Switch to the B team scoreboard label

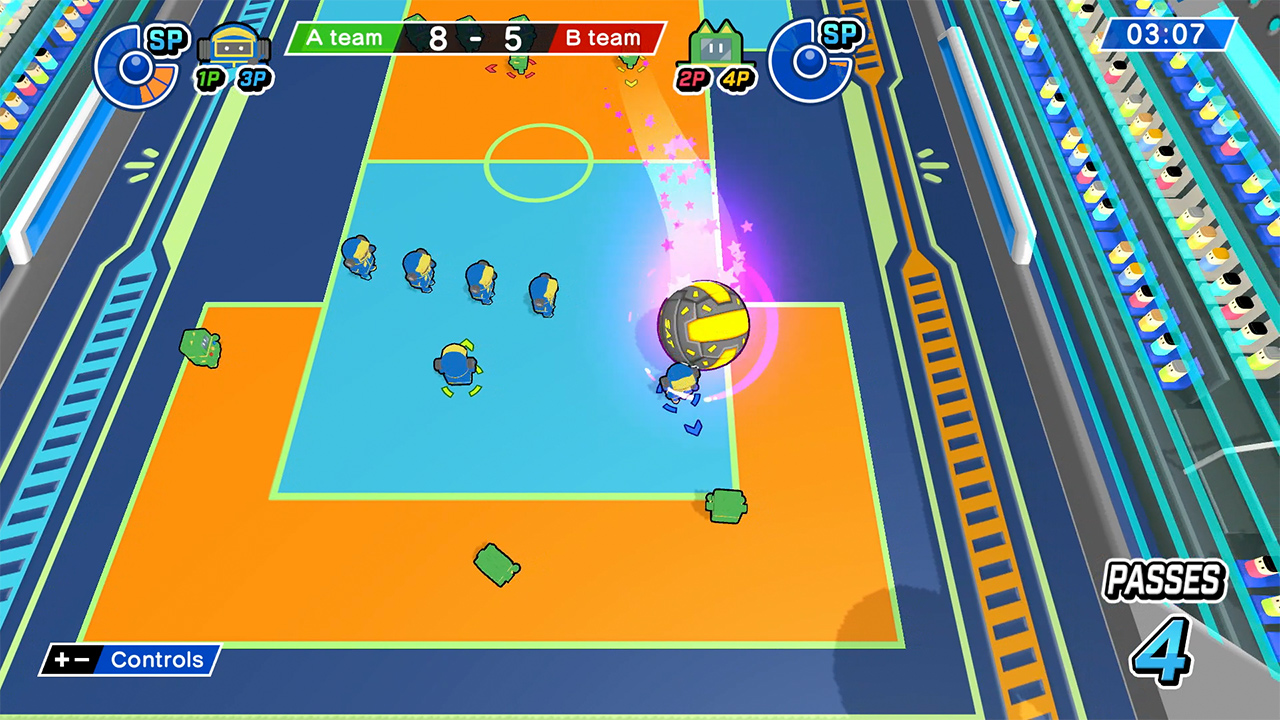[x=602, y=39]
